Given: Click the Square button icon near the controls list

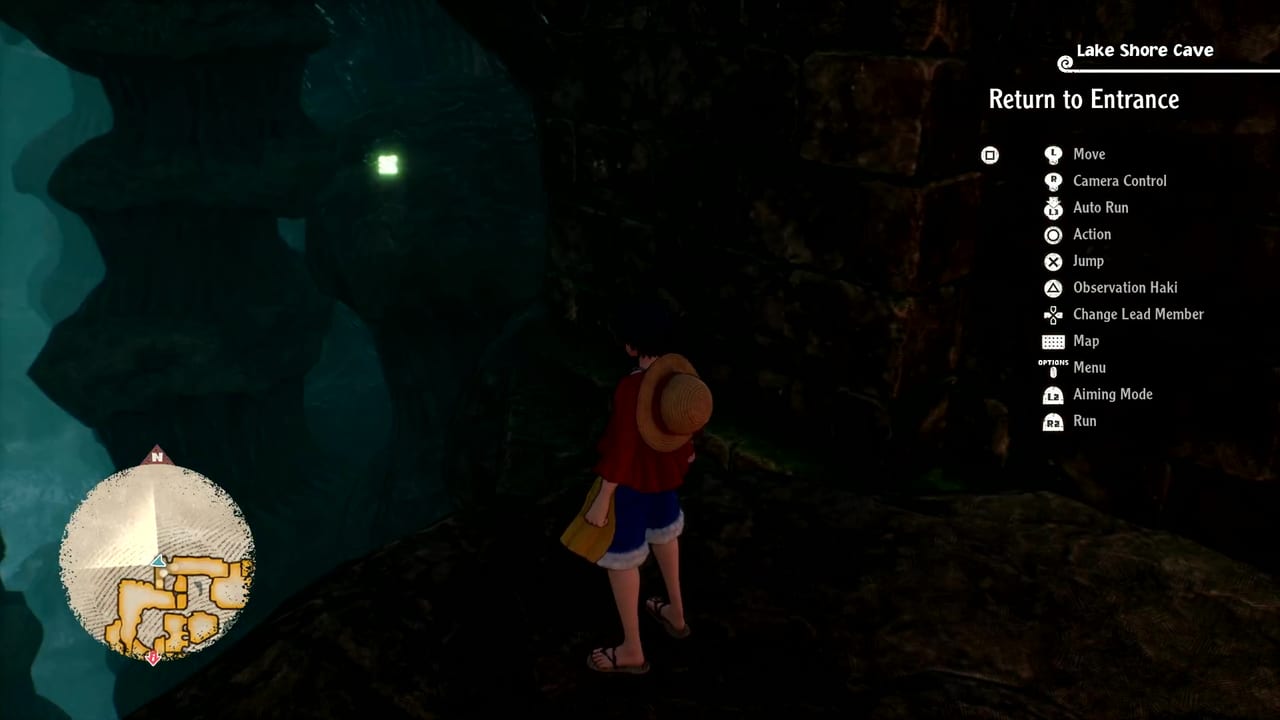Looking at the screenshot, I should 990,155.
